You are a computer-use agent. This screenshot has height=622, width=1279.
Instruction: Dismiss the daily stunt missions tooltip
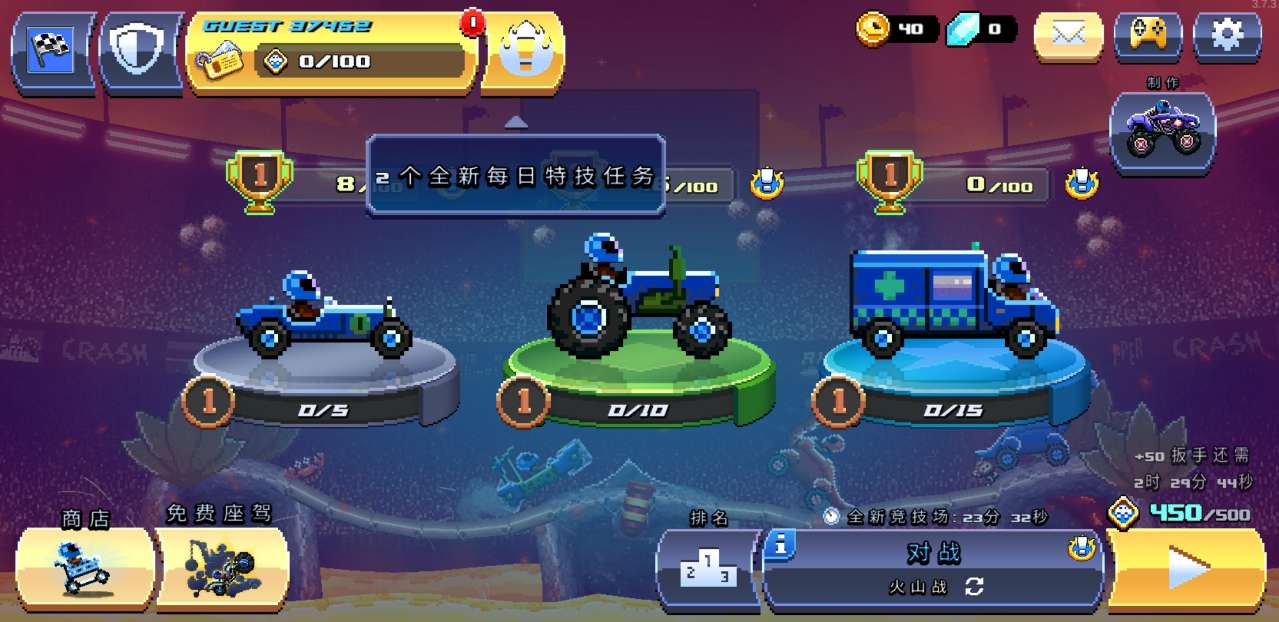click(x=516, y=175)
